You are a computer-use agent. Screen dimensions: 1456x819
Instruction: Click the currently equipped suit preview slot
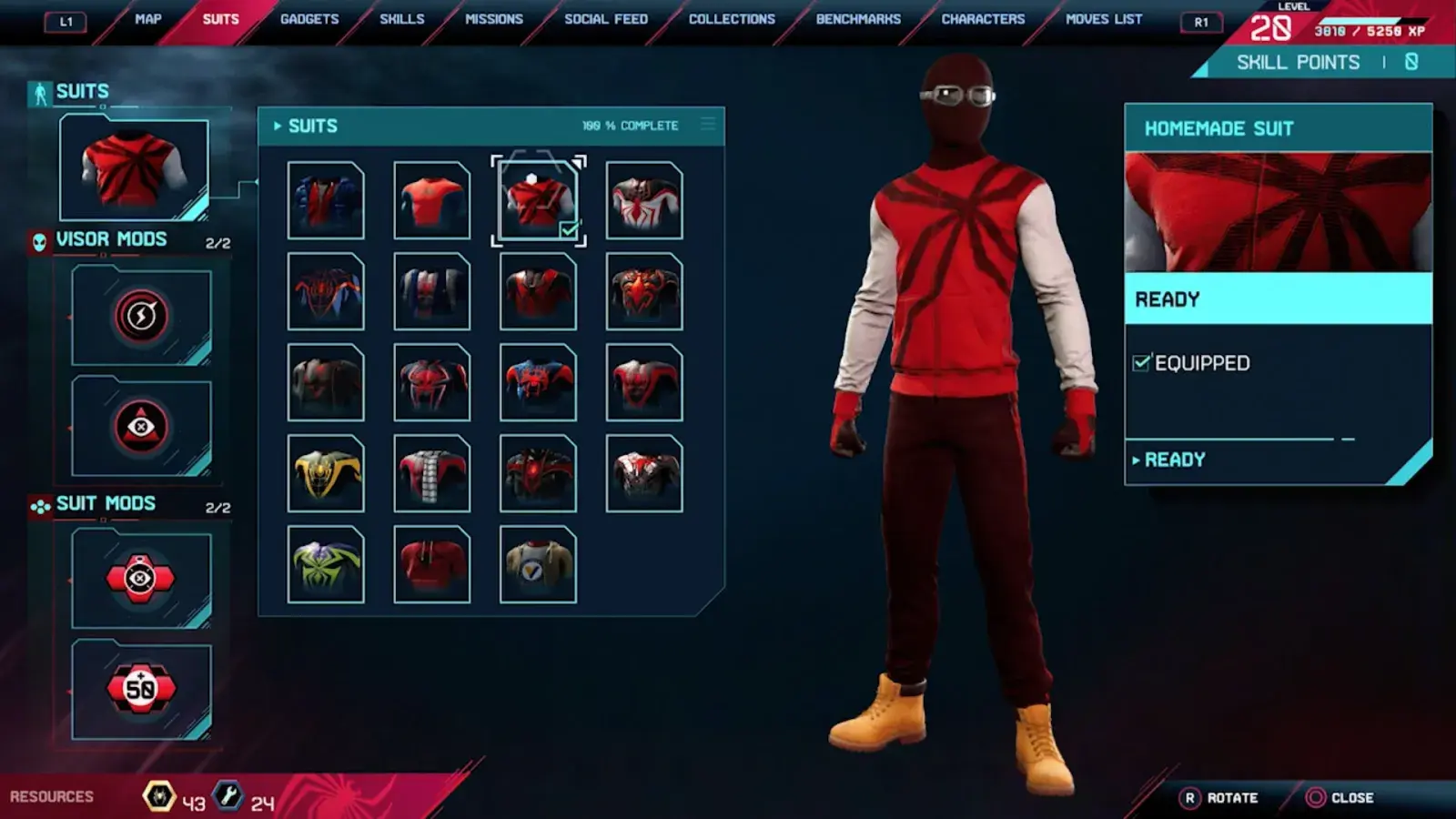tap(134, 168)
